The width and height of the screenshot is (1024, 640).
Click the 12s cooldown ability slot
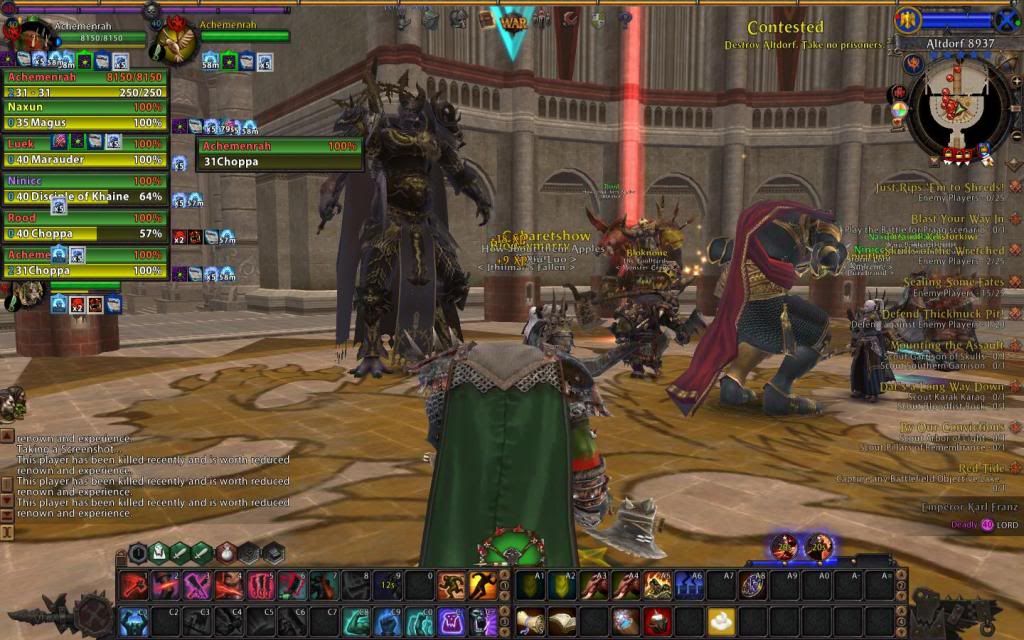click(x=386, y=585)
